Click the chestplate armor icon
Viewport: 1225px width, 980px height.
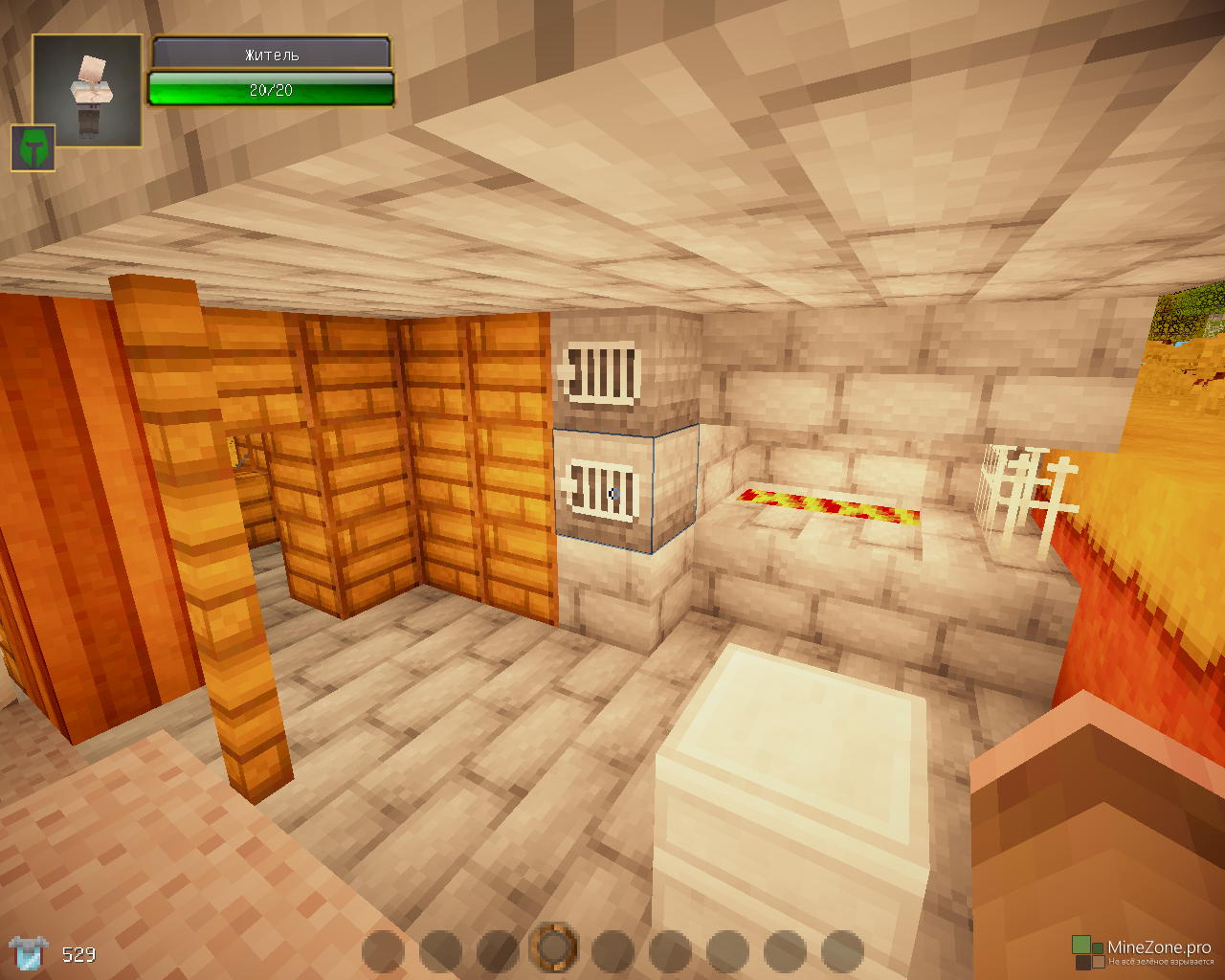29,953
